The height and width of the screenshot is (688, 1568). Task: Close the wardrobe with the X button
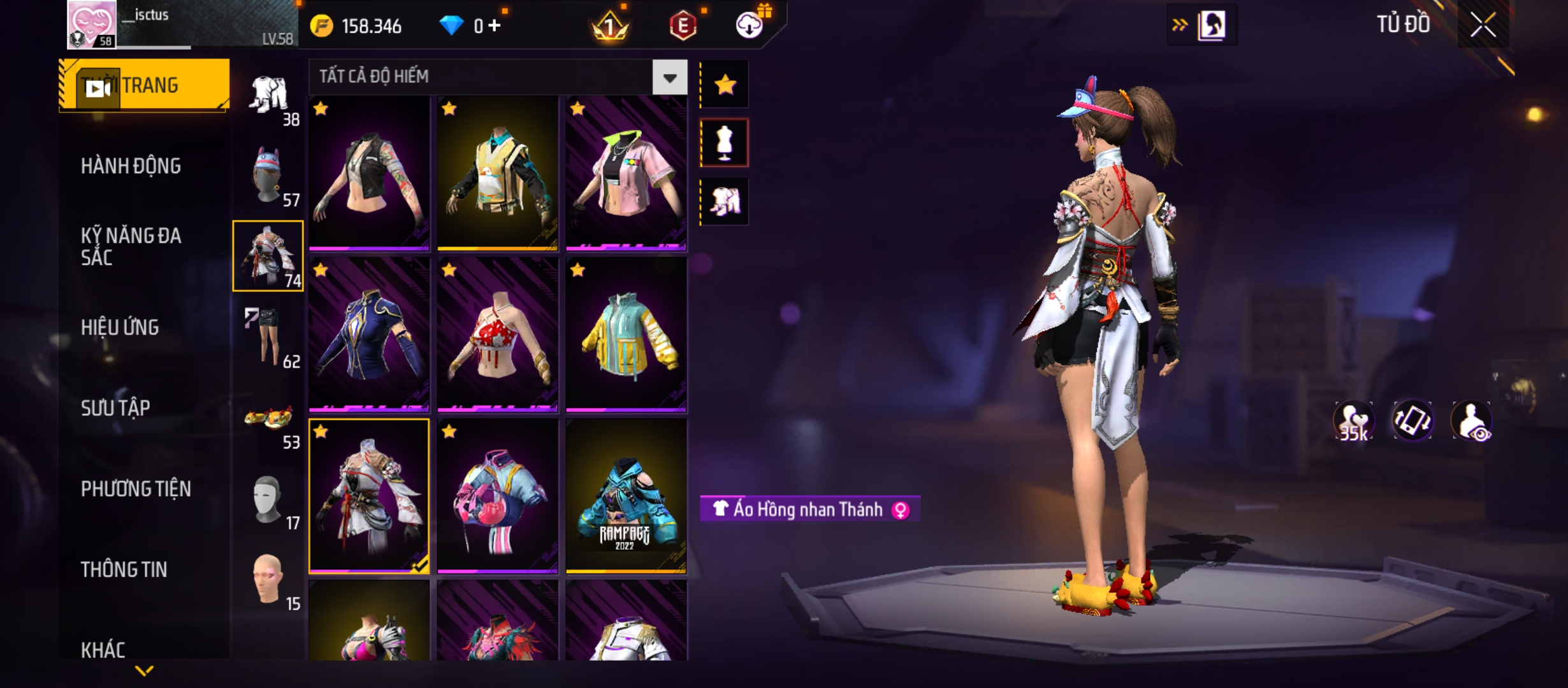pos(1483,25)
